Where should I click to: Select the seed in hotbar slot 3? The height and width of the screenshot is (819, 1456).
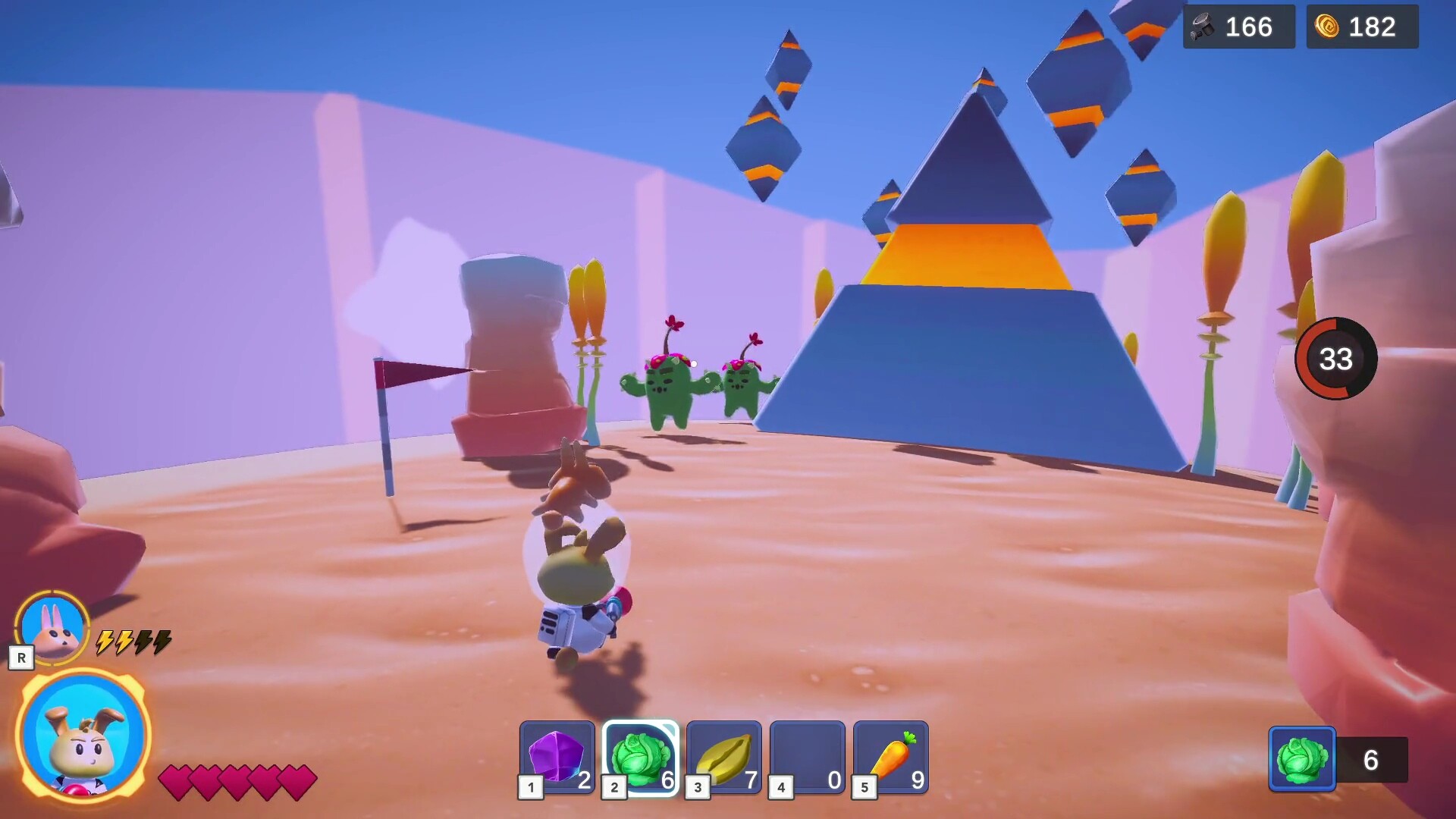point(724,756)
